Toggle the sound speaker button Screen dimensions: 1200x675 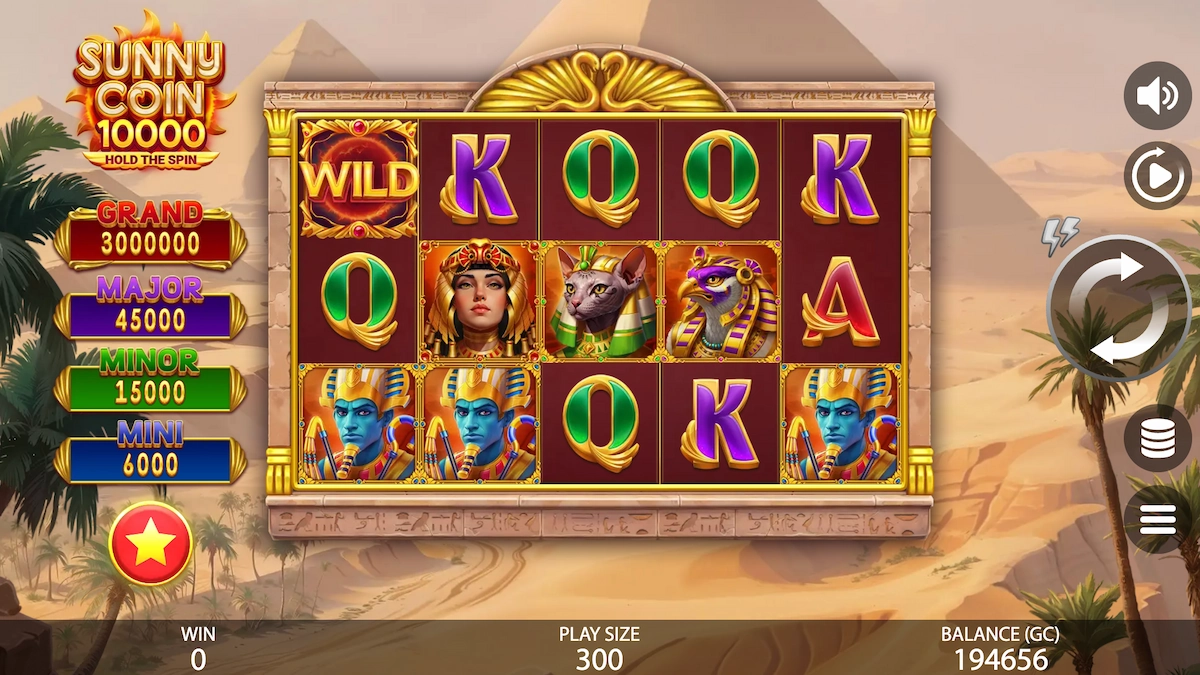click(x=1157, y=96)
